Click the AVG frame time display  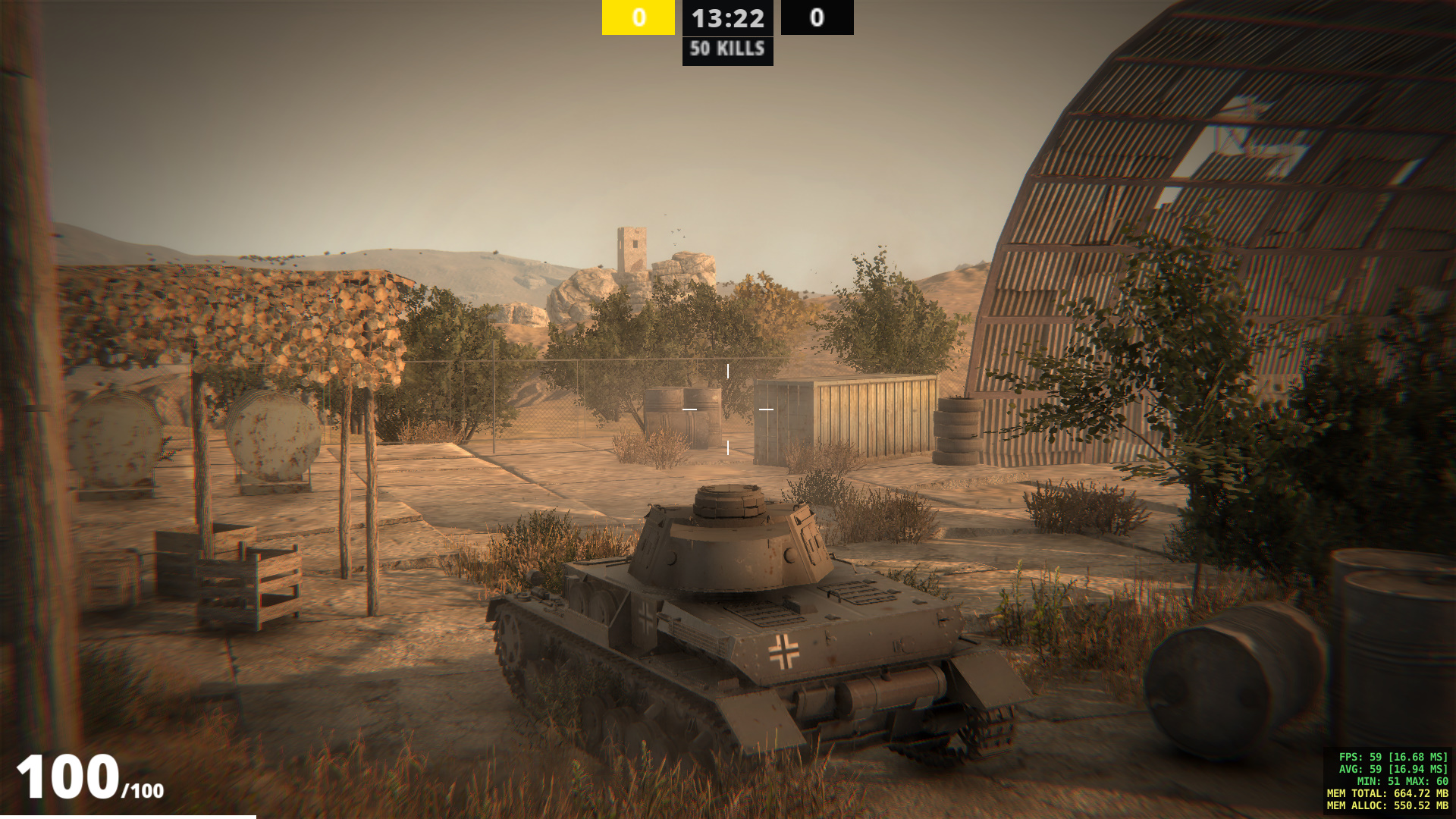click(x=1395, y=769)
